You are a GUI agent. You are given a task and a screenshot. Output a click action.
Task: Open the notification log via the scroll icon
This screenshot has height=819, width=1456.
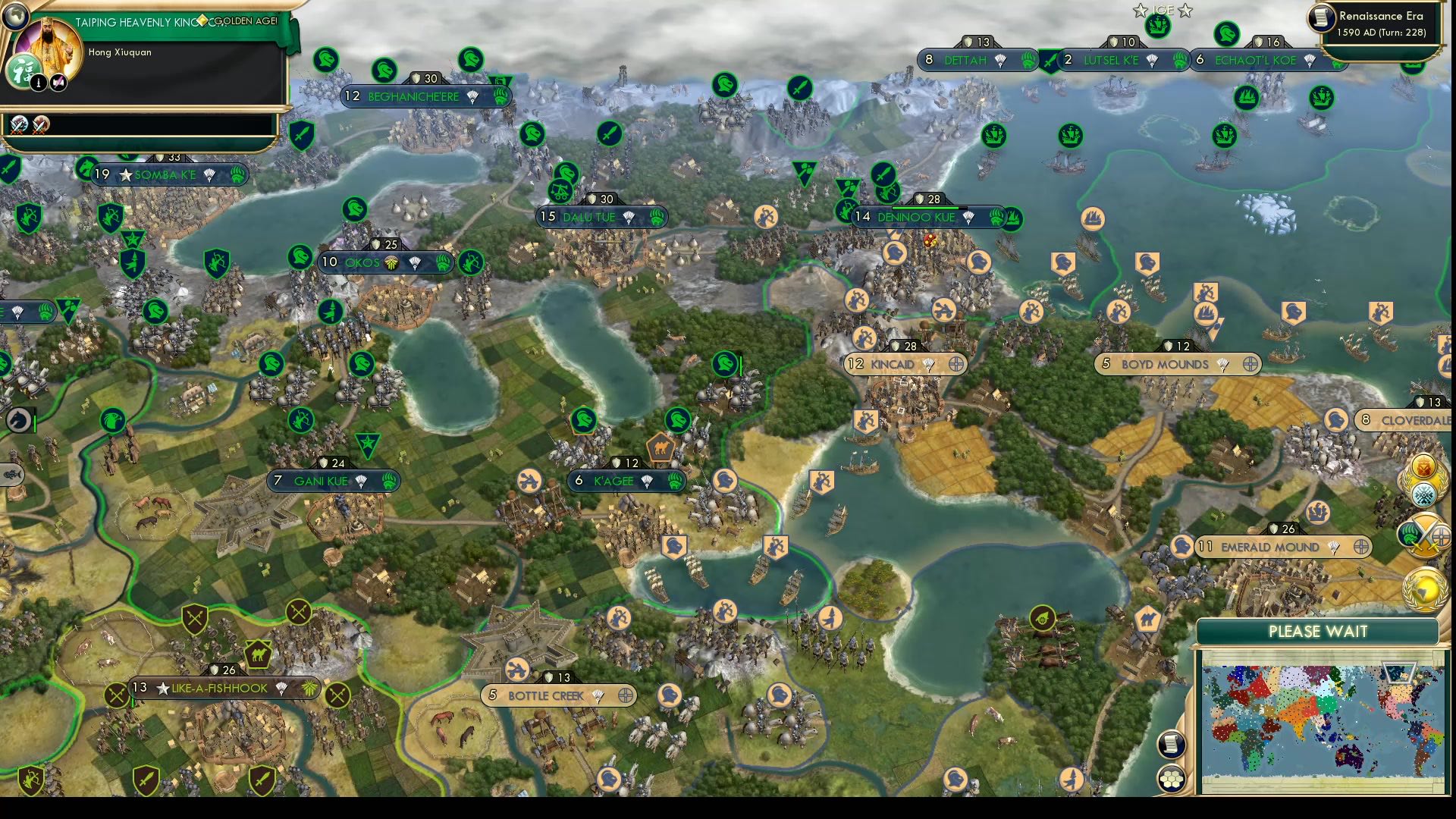tap(1172, 743)
